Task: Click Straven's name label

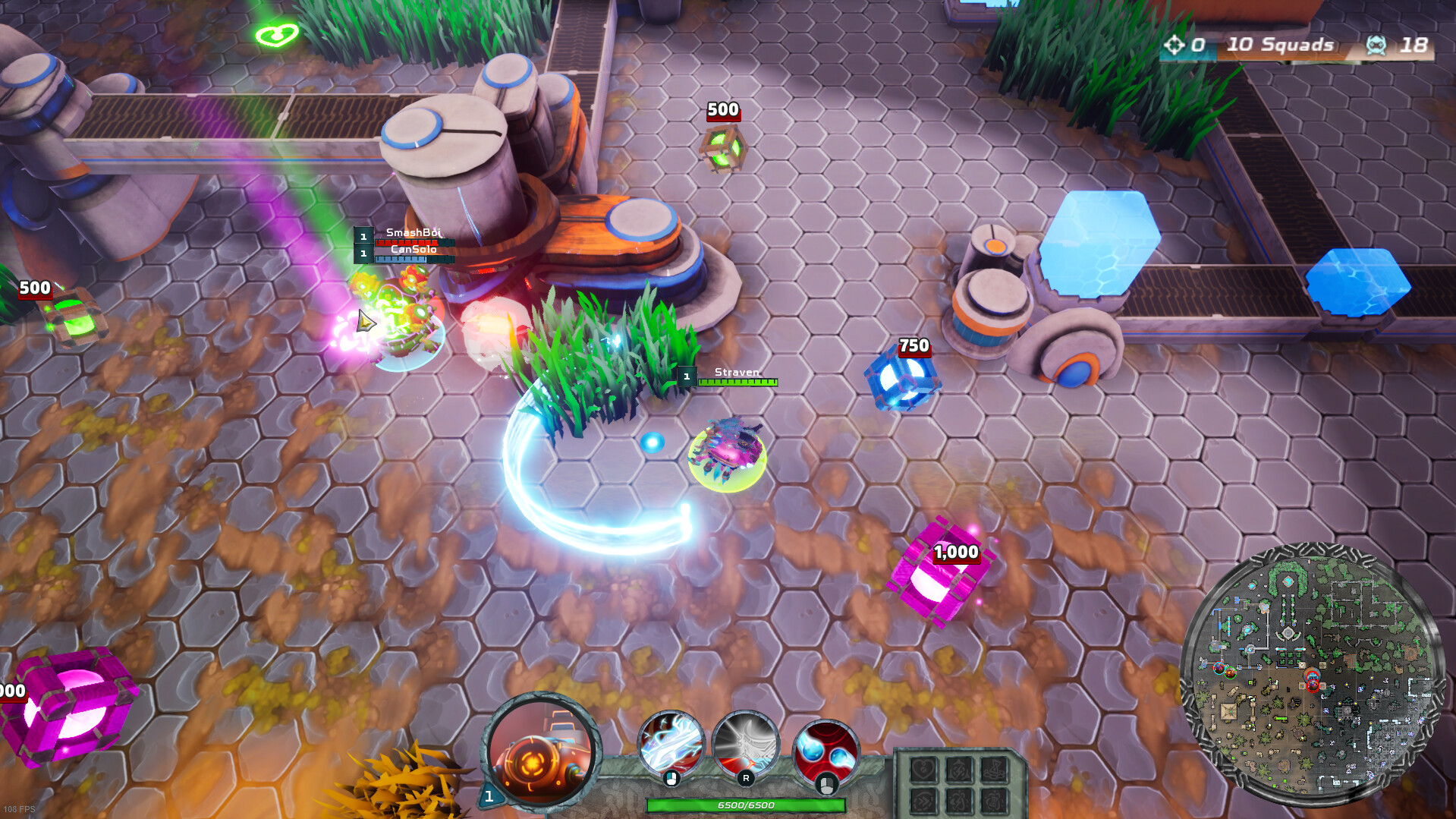Action: (x=735, y=373)
